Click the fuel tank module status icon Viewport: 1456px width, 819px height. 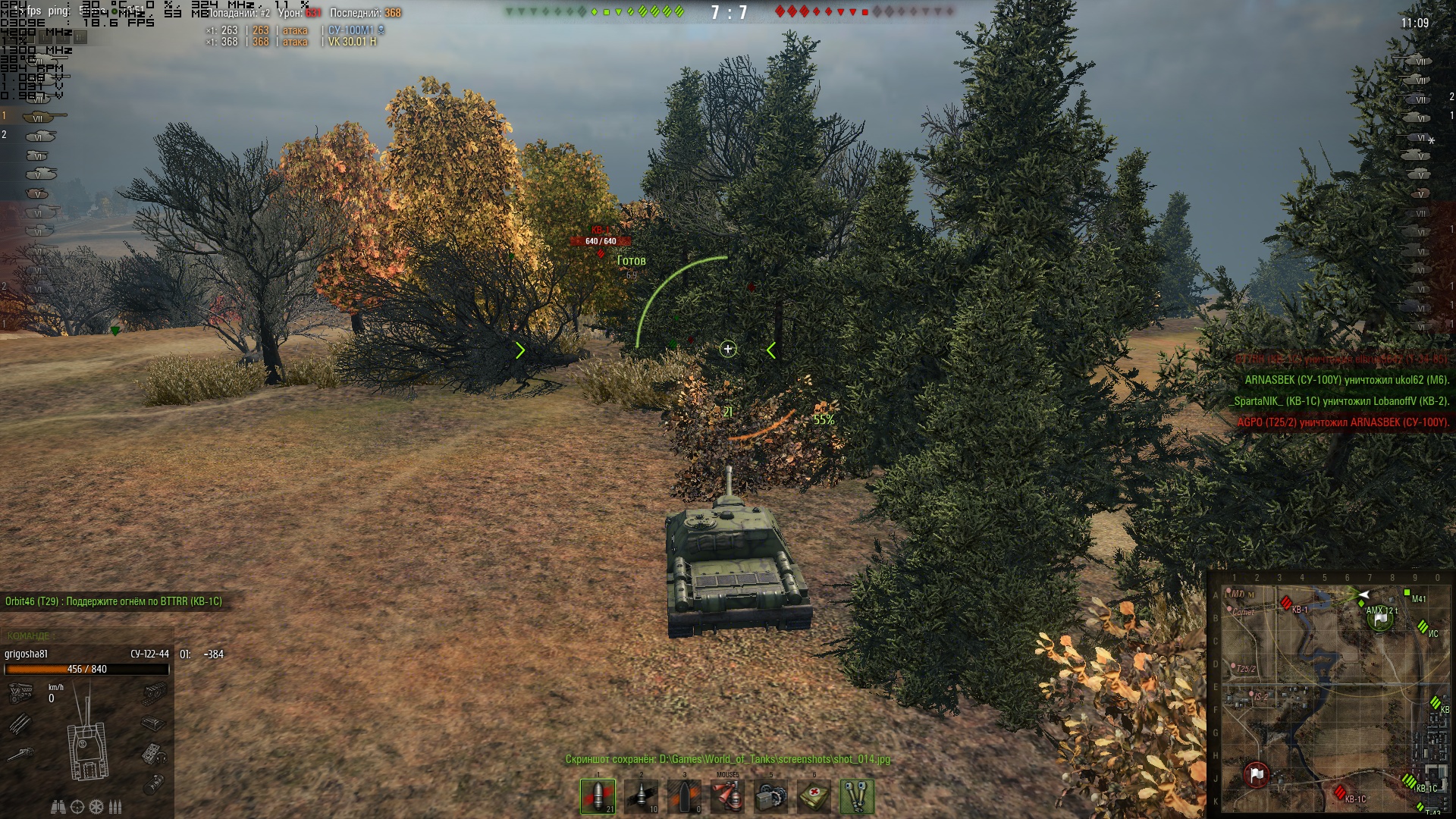(x=153, y=723)
